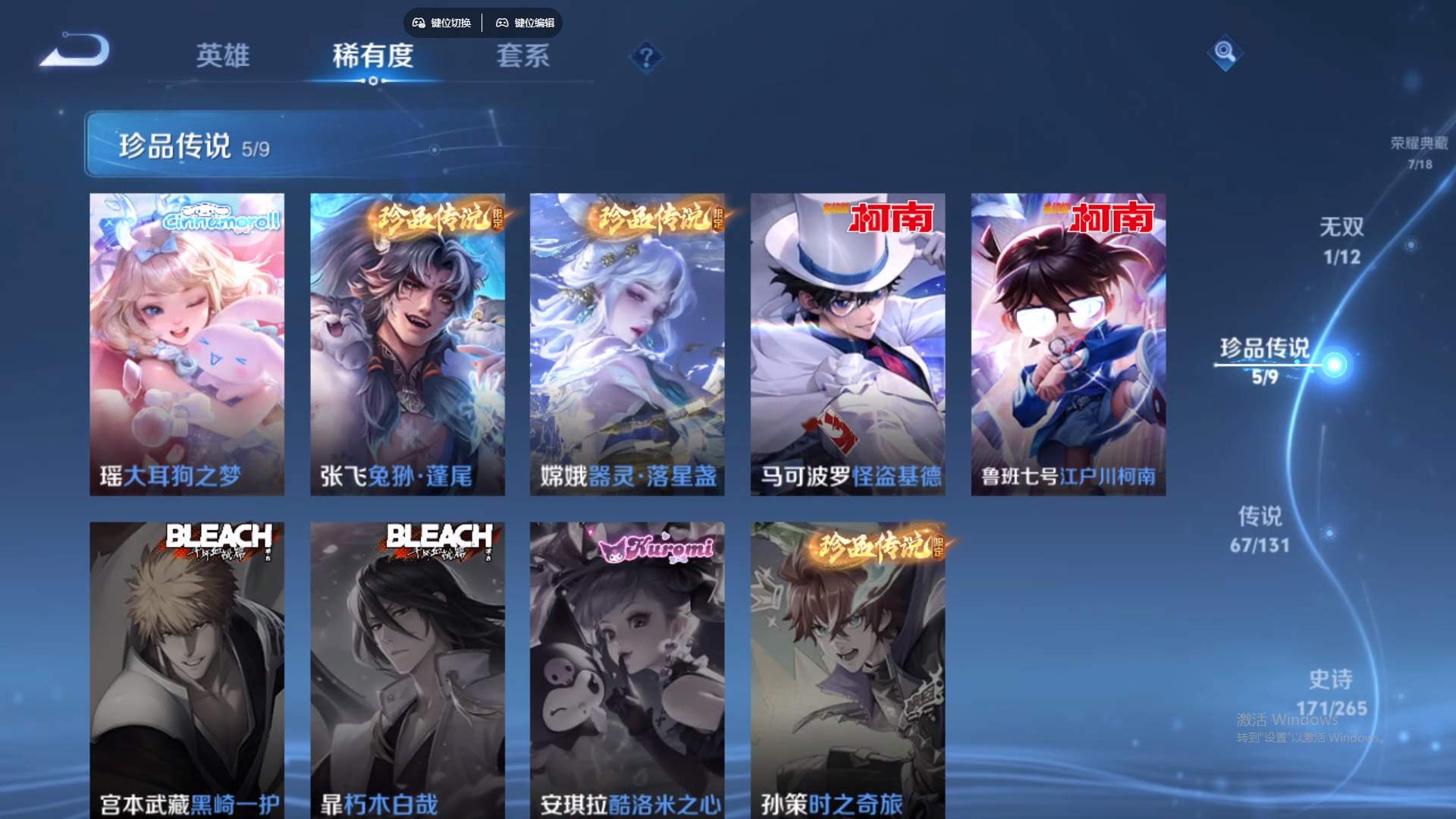
Task: Open the magnifier search icon top right
Action: point(1226,54)
